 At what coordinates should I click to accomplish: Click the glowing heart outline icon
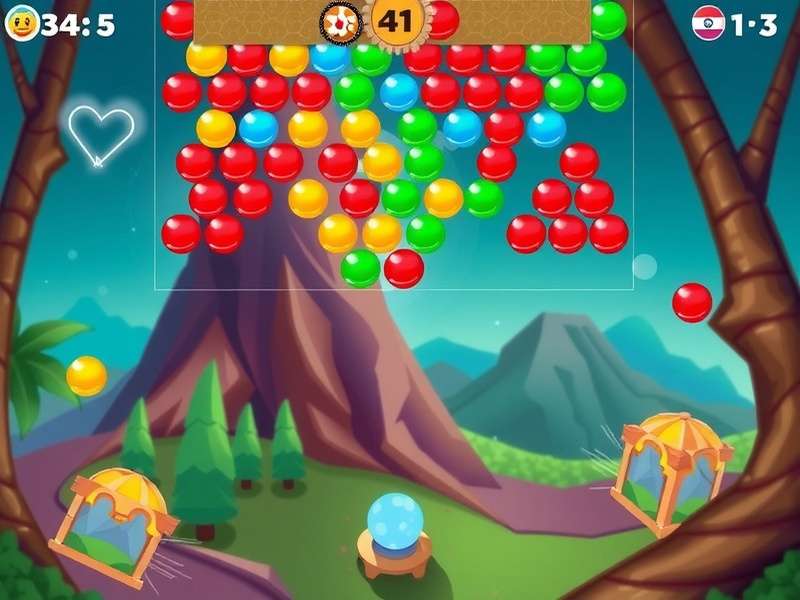[101, 134]
